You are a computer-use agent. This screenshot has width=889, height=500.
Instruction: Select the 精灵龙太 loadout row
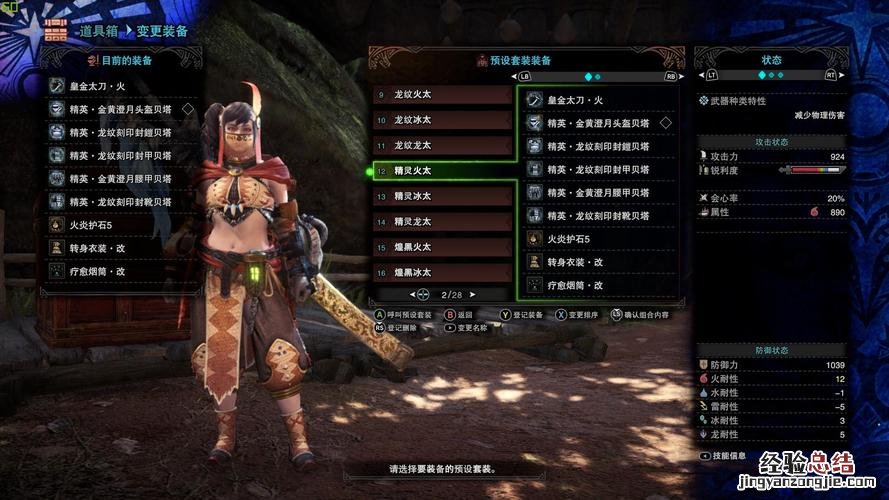442,221
